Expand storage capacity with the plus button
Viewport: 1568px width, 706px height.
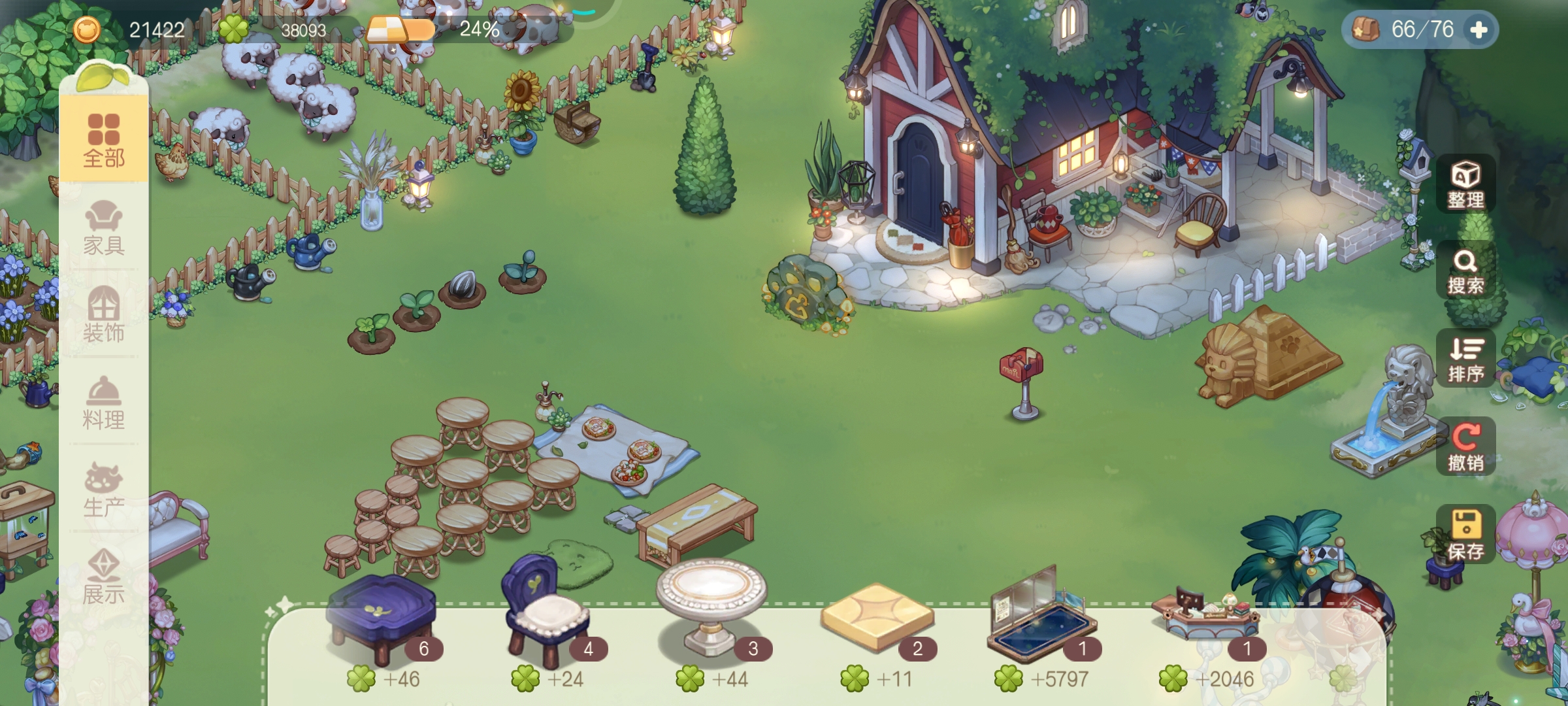[1478, 30]
